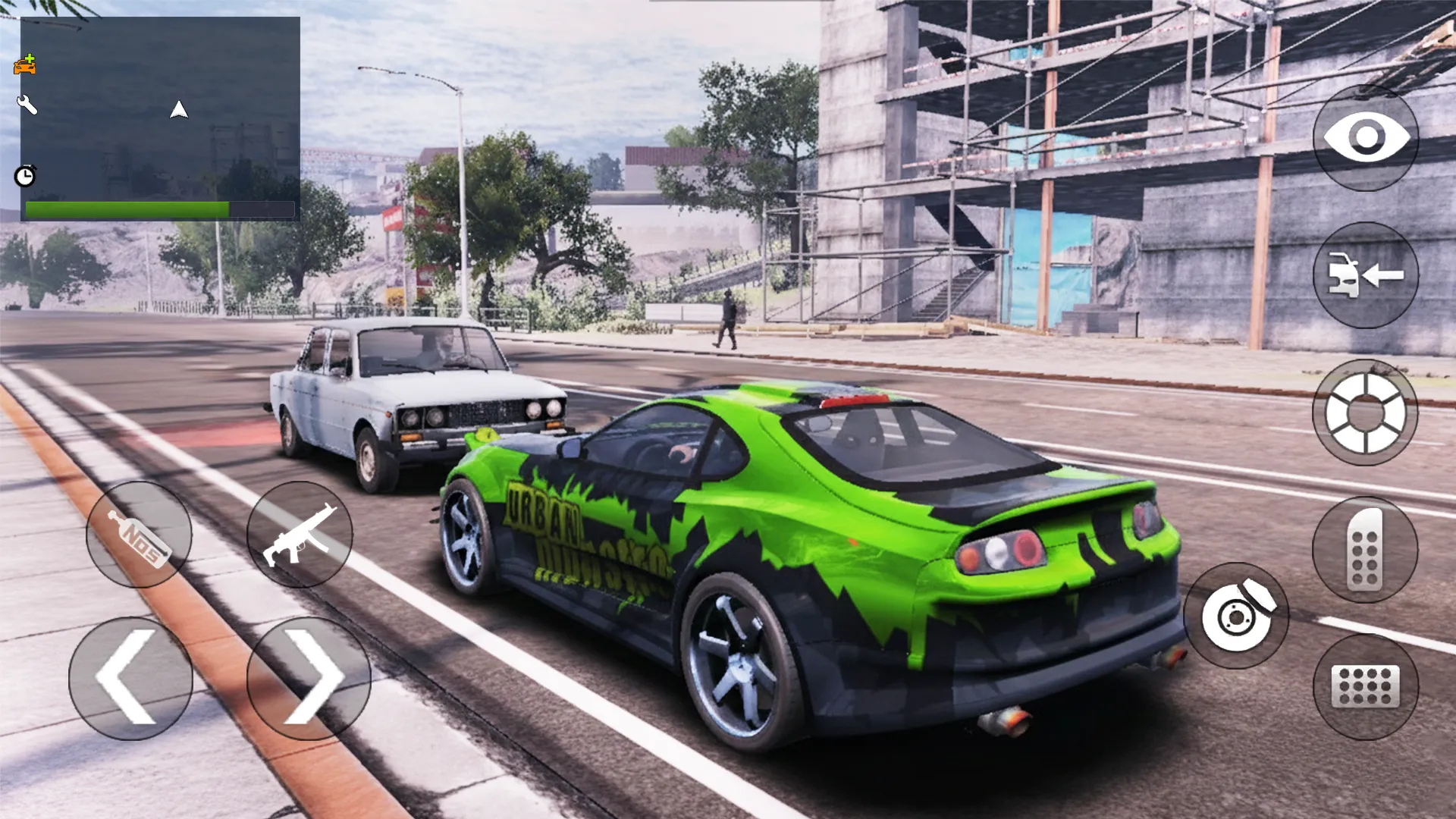Toggle the camera view with the eye icon

[1365, 136]
